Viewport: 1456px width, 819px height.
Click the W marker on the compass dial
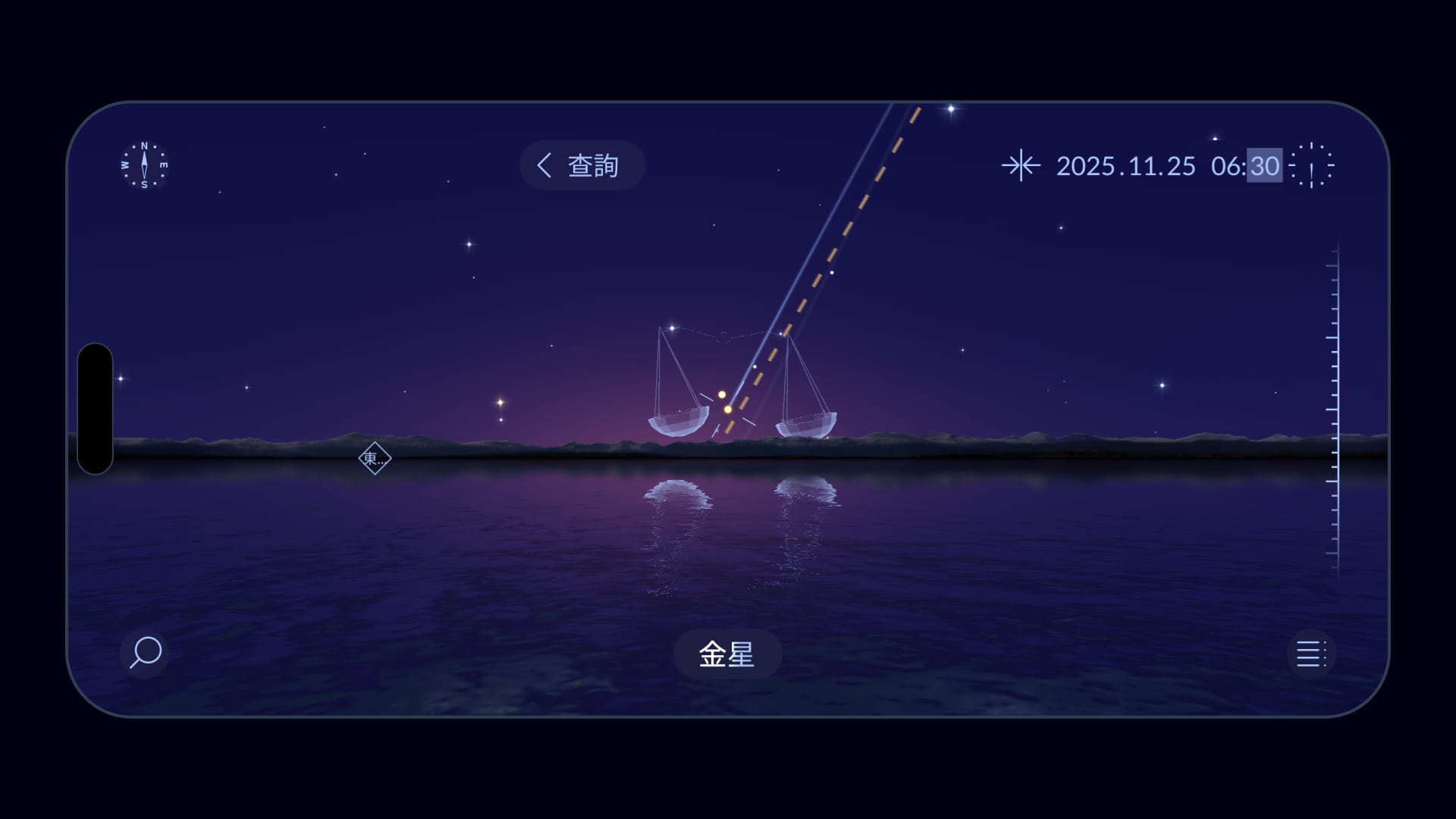pos(124,164)
